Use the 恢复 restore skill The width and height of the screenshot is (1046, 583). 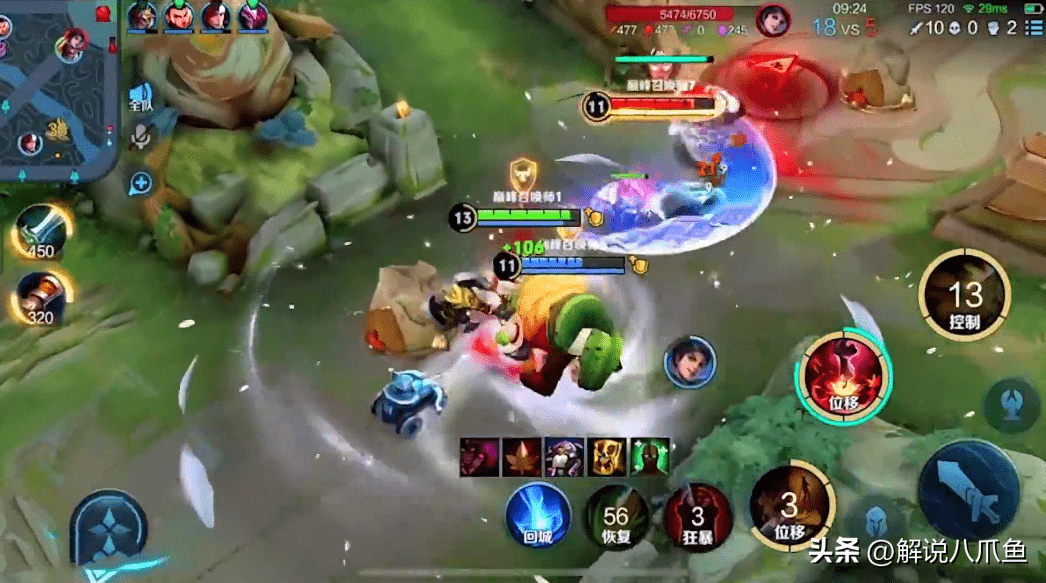[616, 516]
